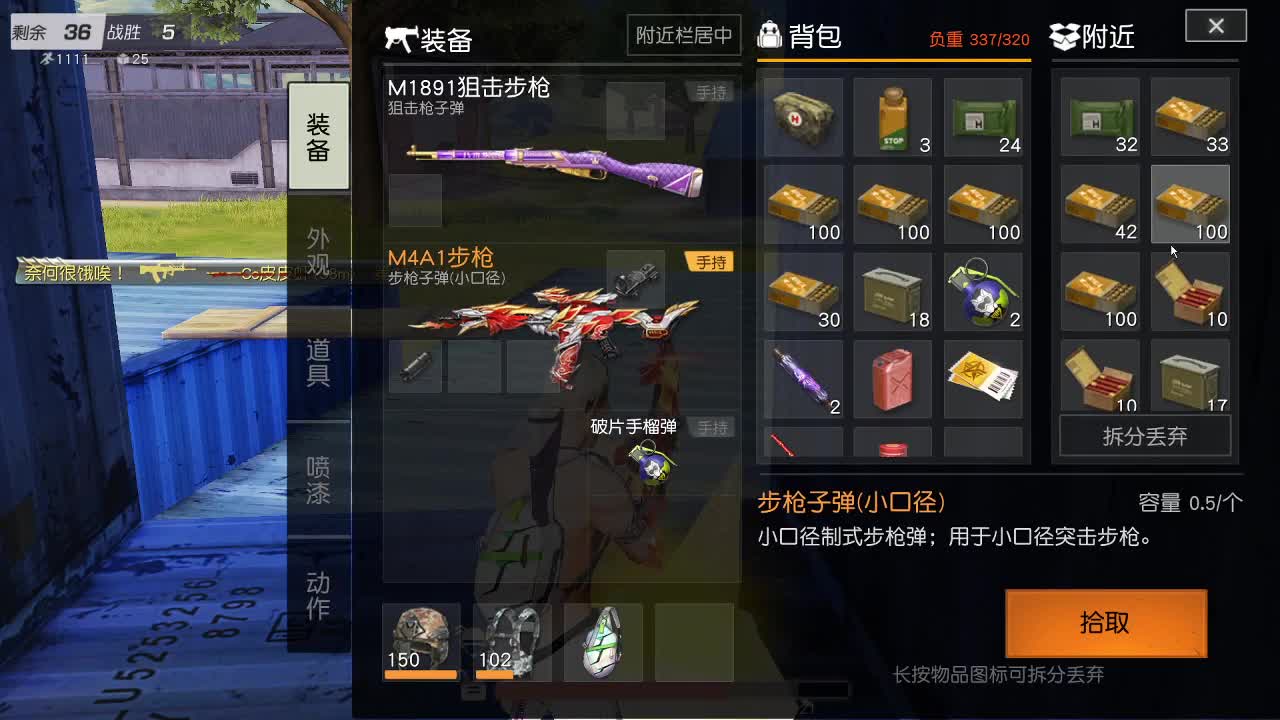Select the highlighted 100 rifle ammo in nearby panel
The height and width of the screenshot is (720, 1280).
click(1190, 205)
